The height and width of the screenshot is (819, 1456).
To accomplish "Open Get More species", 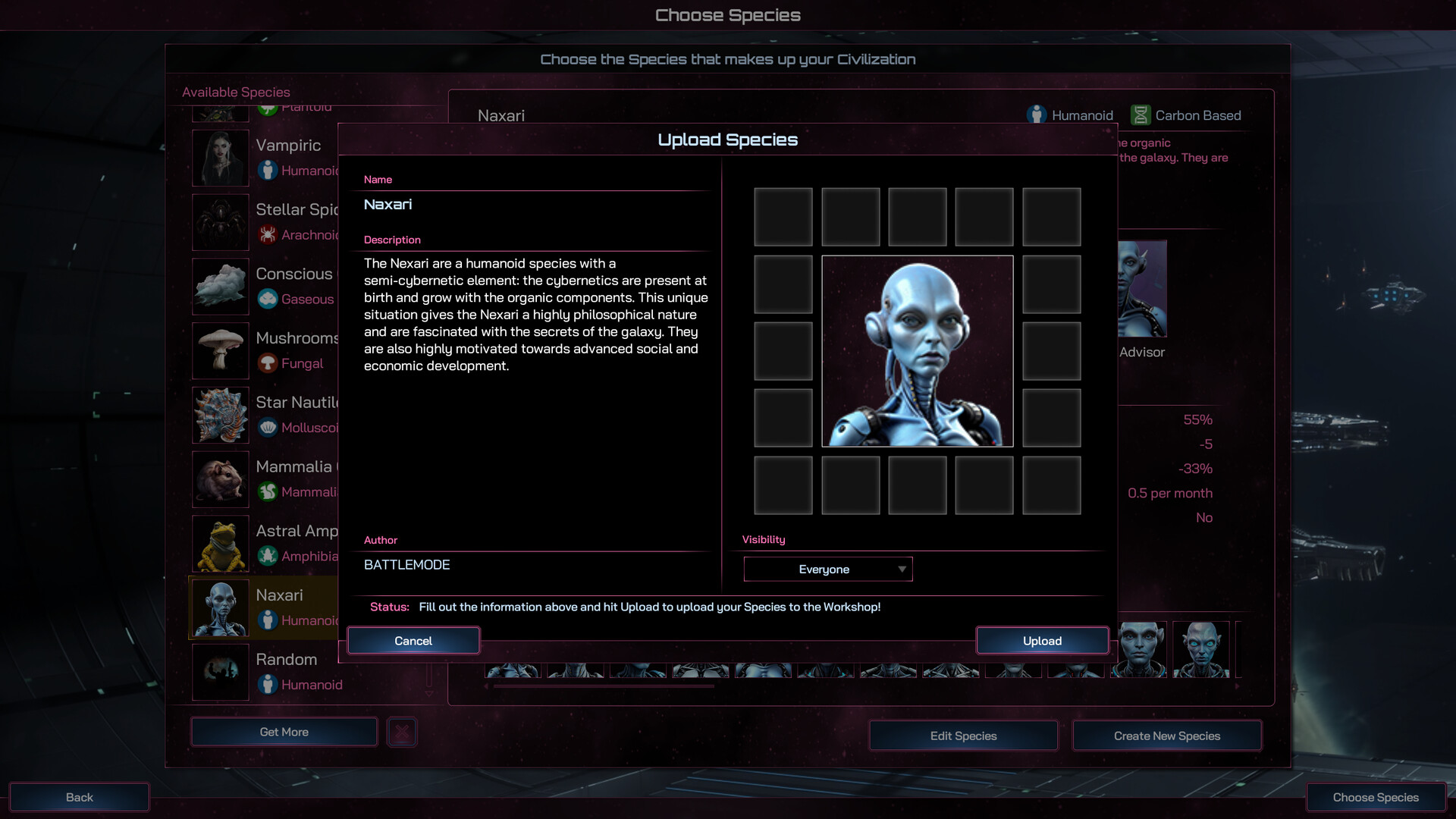I will coord(284,732).
